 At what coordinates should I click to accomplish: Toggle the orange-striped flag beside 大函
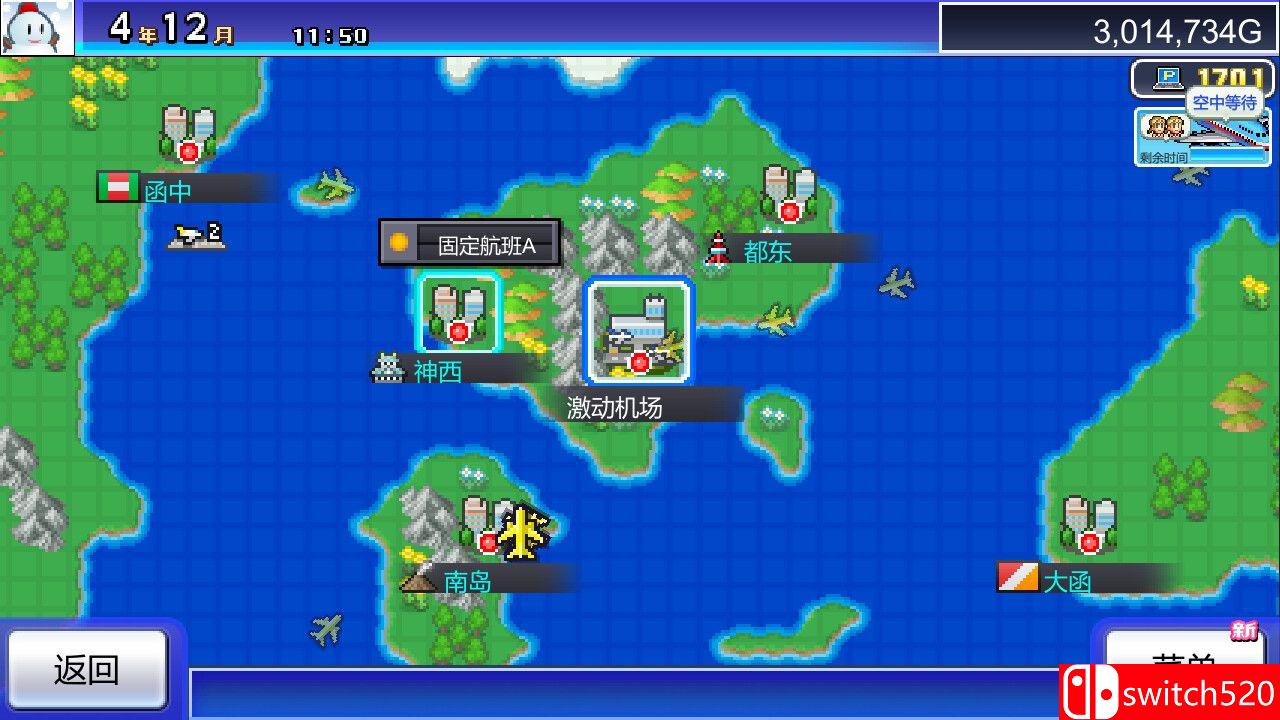pyautogui.click(x=1018, y=578)
